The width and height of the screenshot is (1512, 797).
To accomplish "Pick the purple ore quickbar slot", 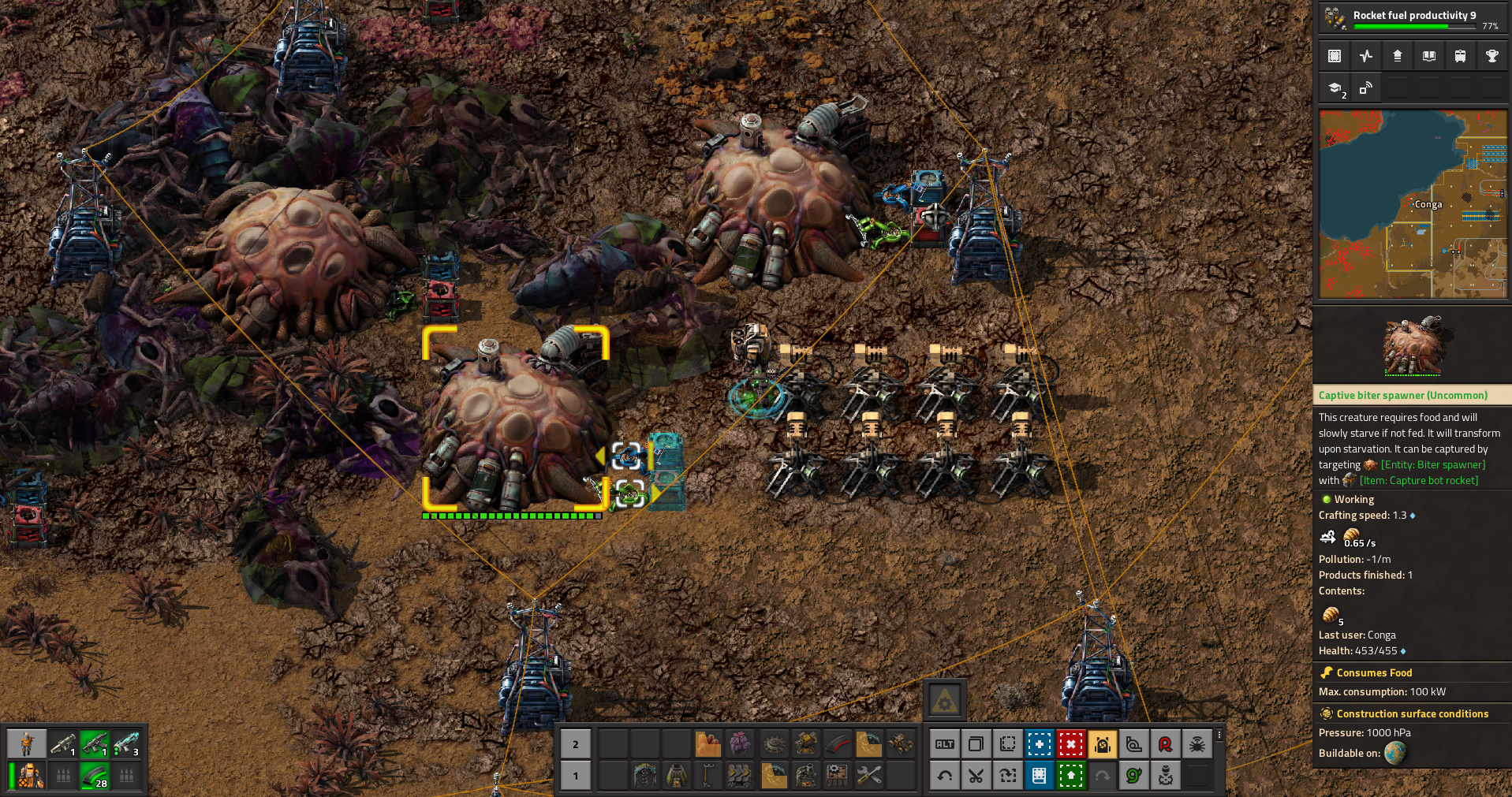I will tap(740, 743).
